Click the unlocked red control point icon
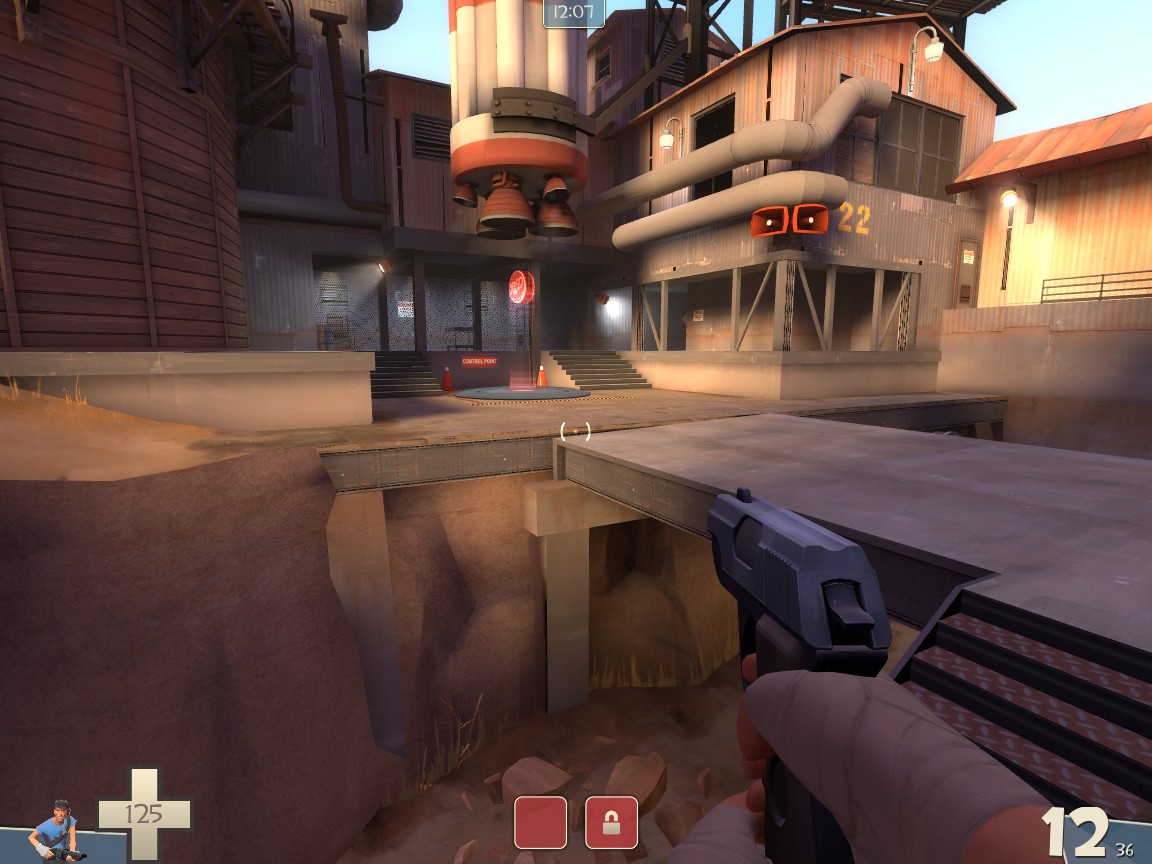The width and height of the screenshot is (1152, 864). pyautogui.click(x=540, y=822)
